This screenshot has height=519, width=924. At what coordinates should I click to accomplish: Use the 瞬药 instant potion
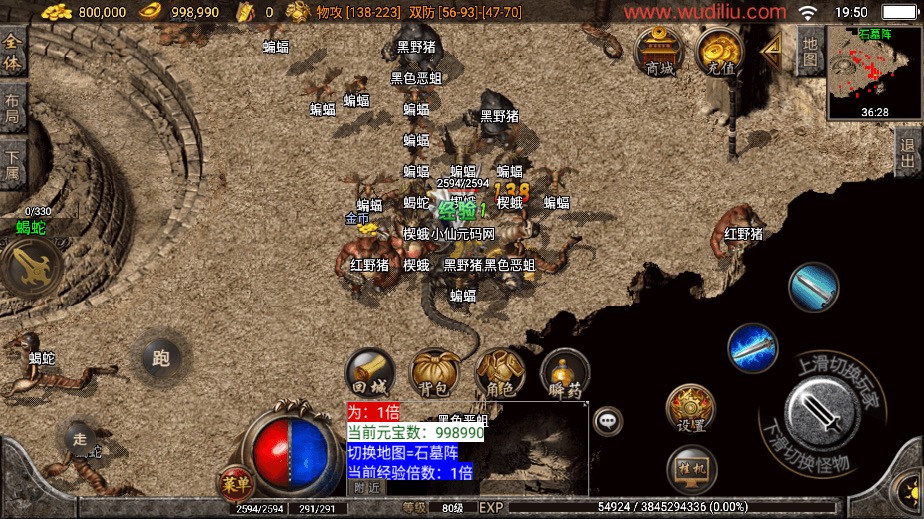tap(564, 374)
